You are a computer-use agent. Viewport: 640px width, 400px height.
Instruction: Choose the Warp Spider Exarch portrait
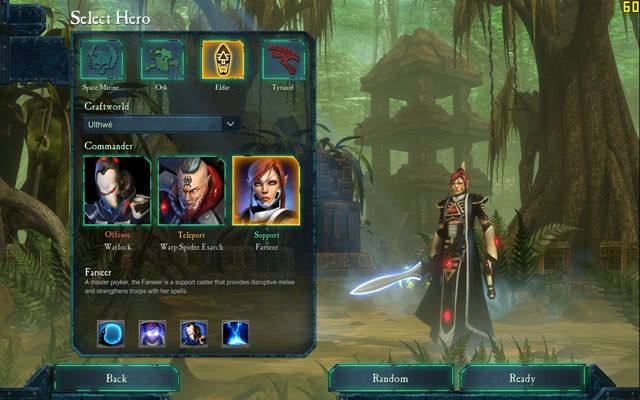190,190
